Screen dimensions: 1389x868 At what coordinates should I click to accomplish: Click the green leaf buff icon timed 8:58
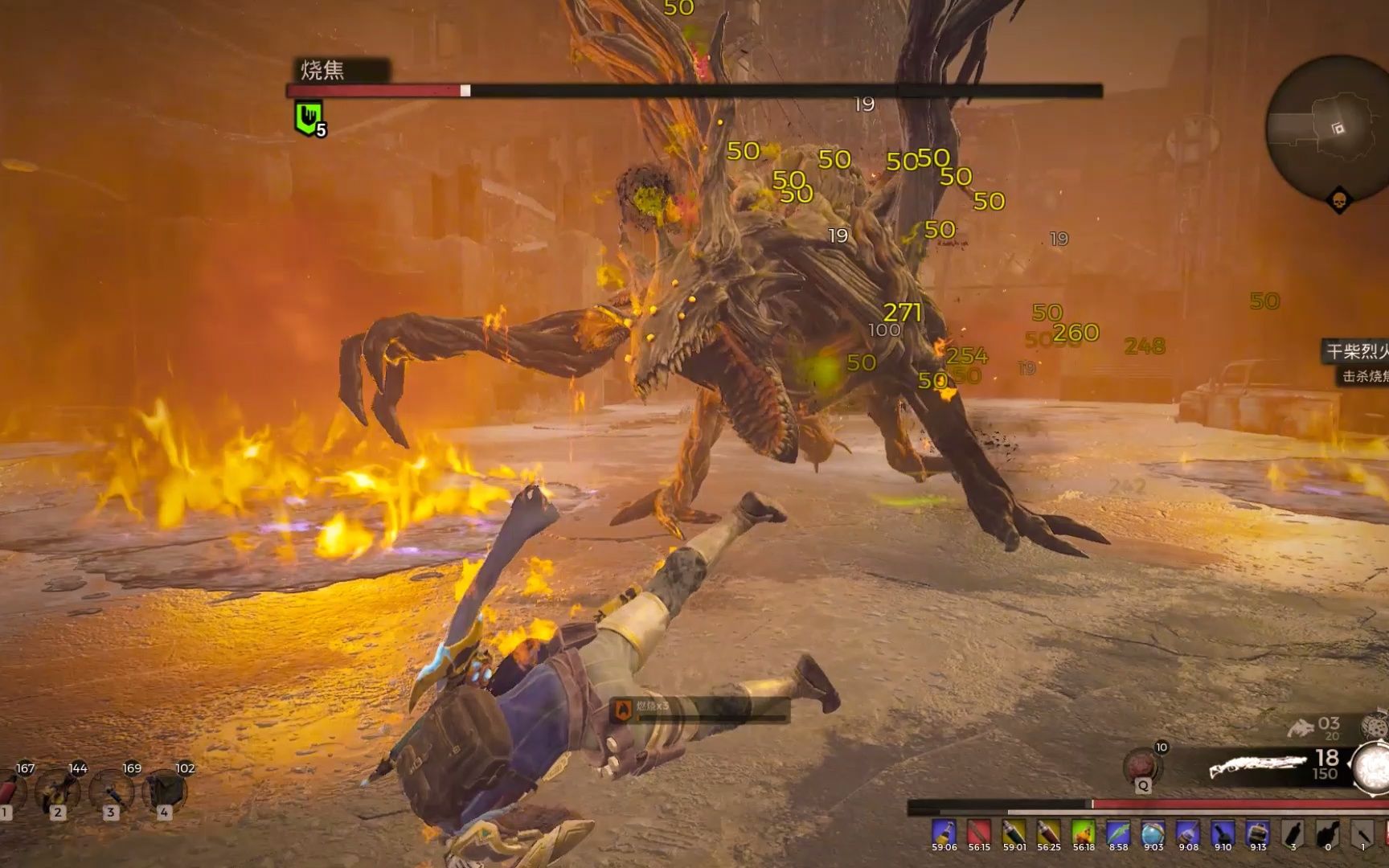1118,833
